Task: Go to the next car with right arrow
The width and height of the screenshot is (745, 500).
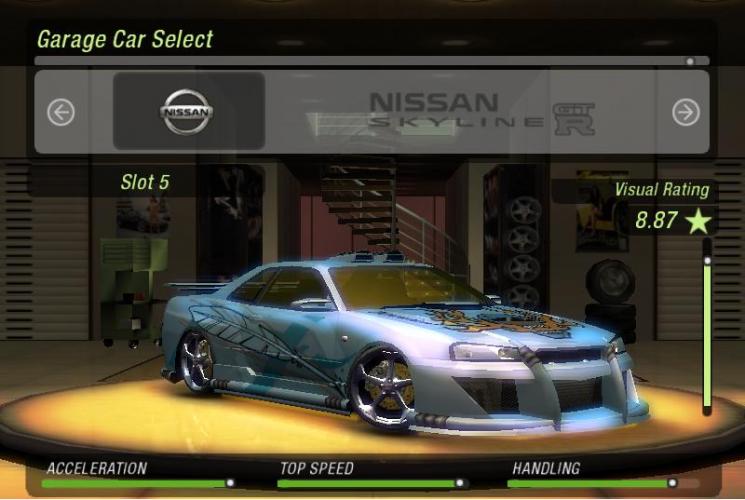Action: point(685,112)
